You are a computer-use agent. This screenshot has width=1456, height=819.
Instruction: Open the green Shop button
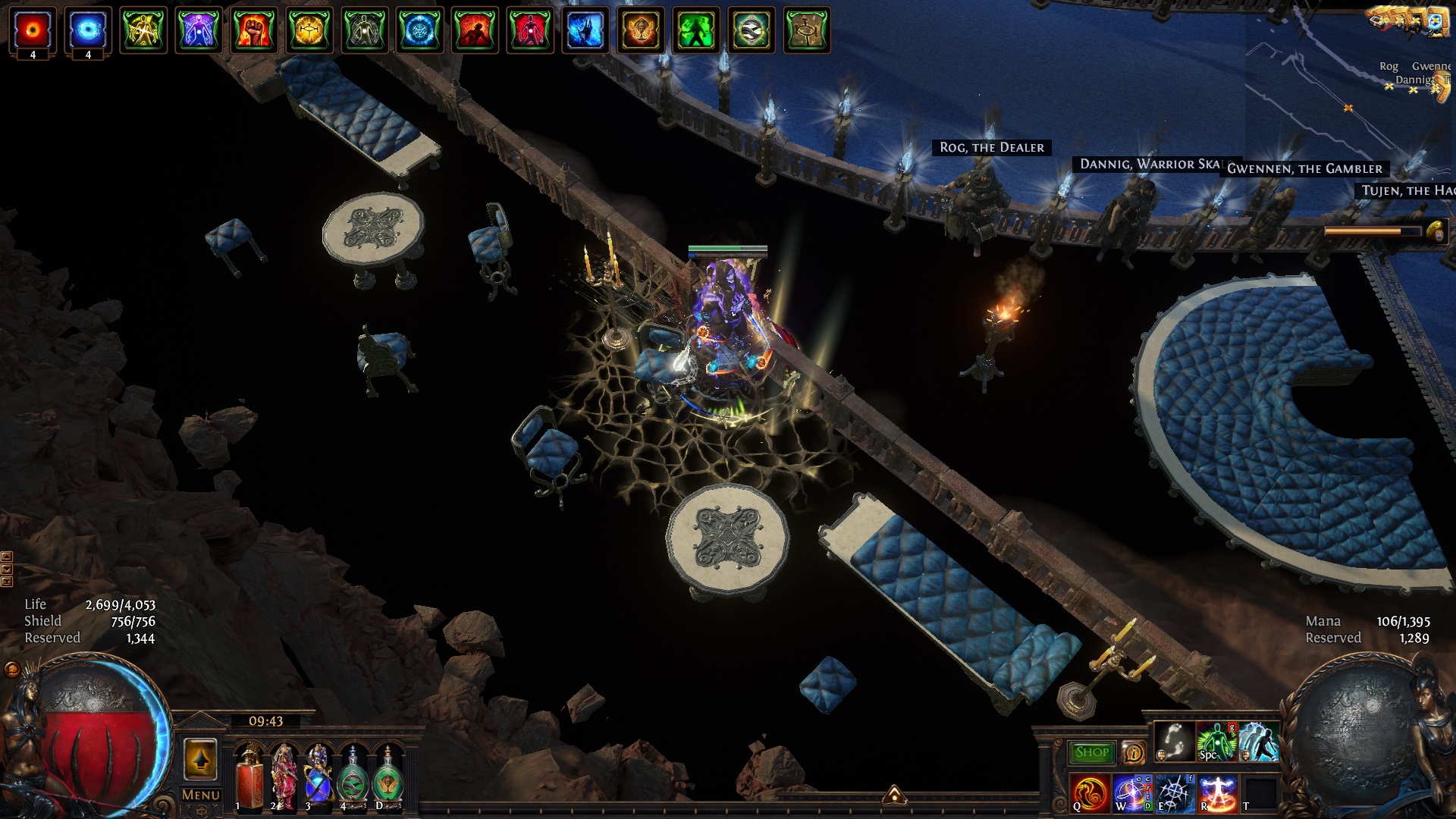pos(1091,752)
